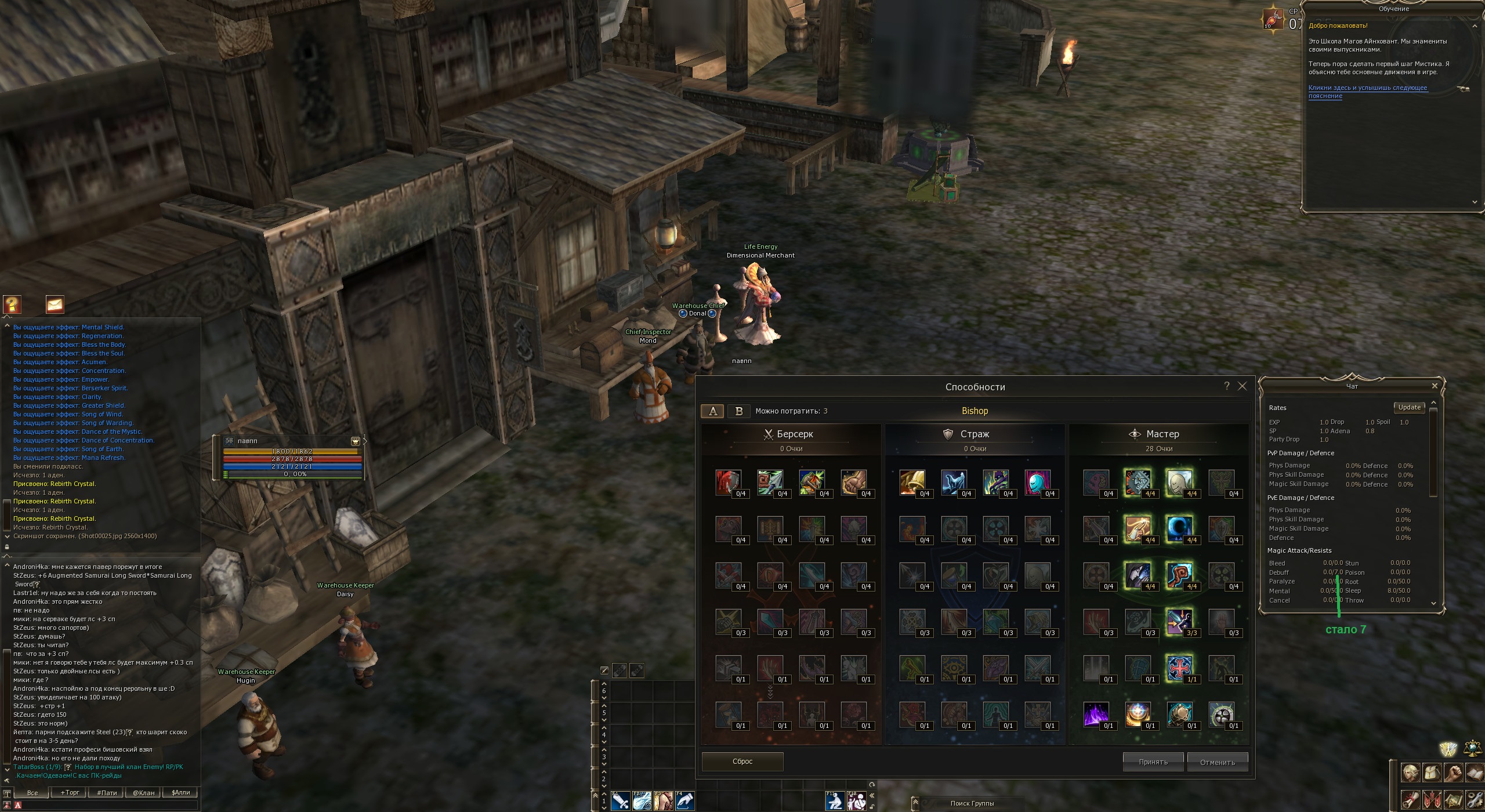Switch to the @Клан chat tab
Viewport: 1485px width, 812px height.
pos(143,792)
